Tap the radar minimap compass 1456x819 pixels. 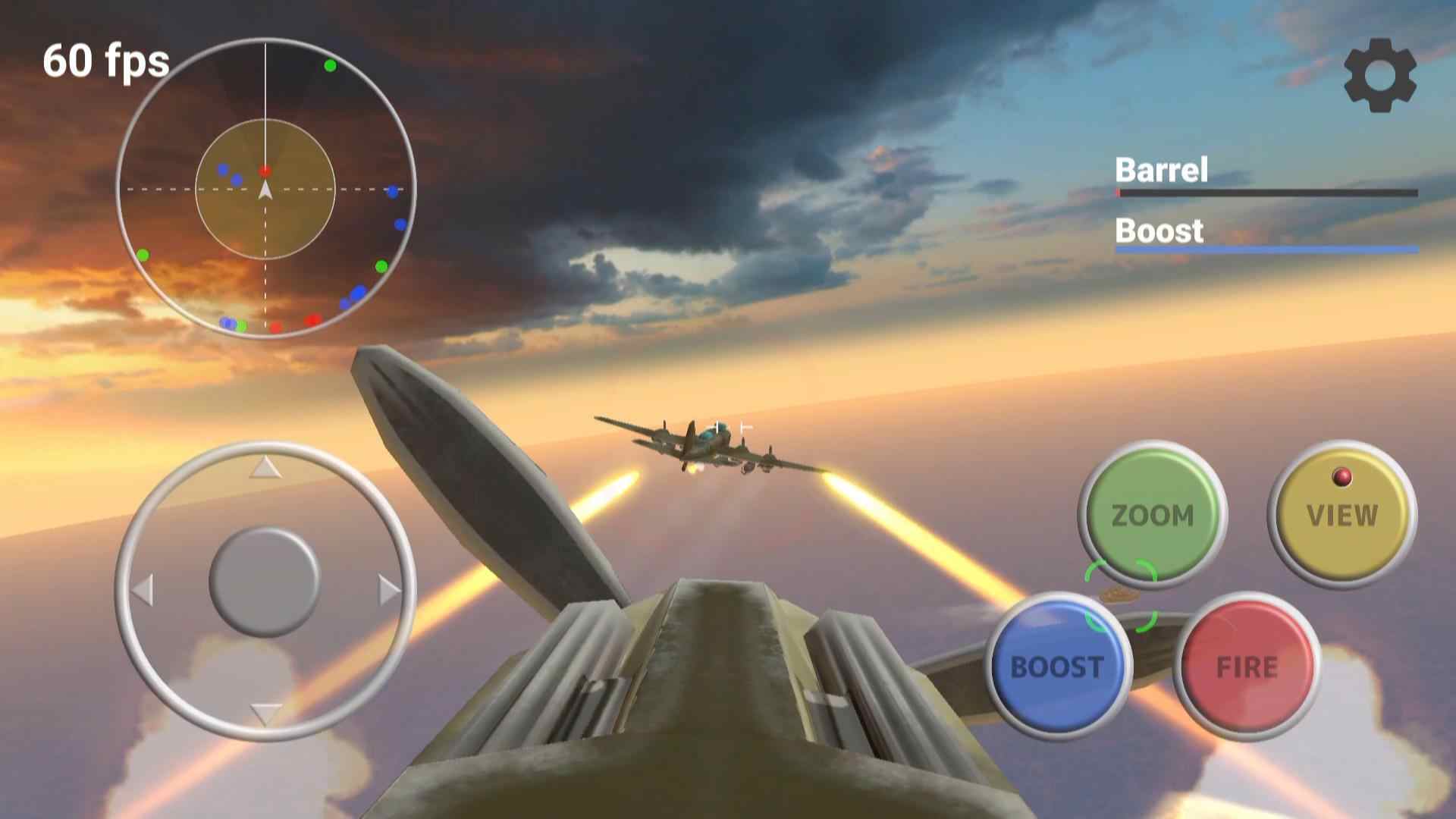pyautogui.click(x=265, y=190)
